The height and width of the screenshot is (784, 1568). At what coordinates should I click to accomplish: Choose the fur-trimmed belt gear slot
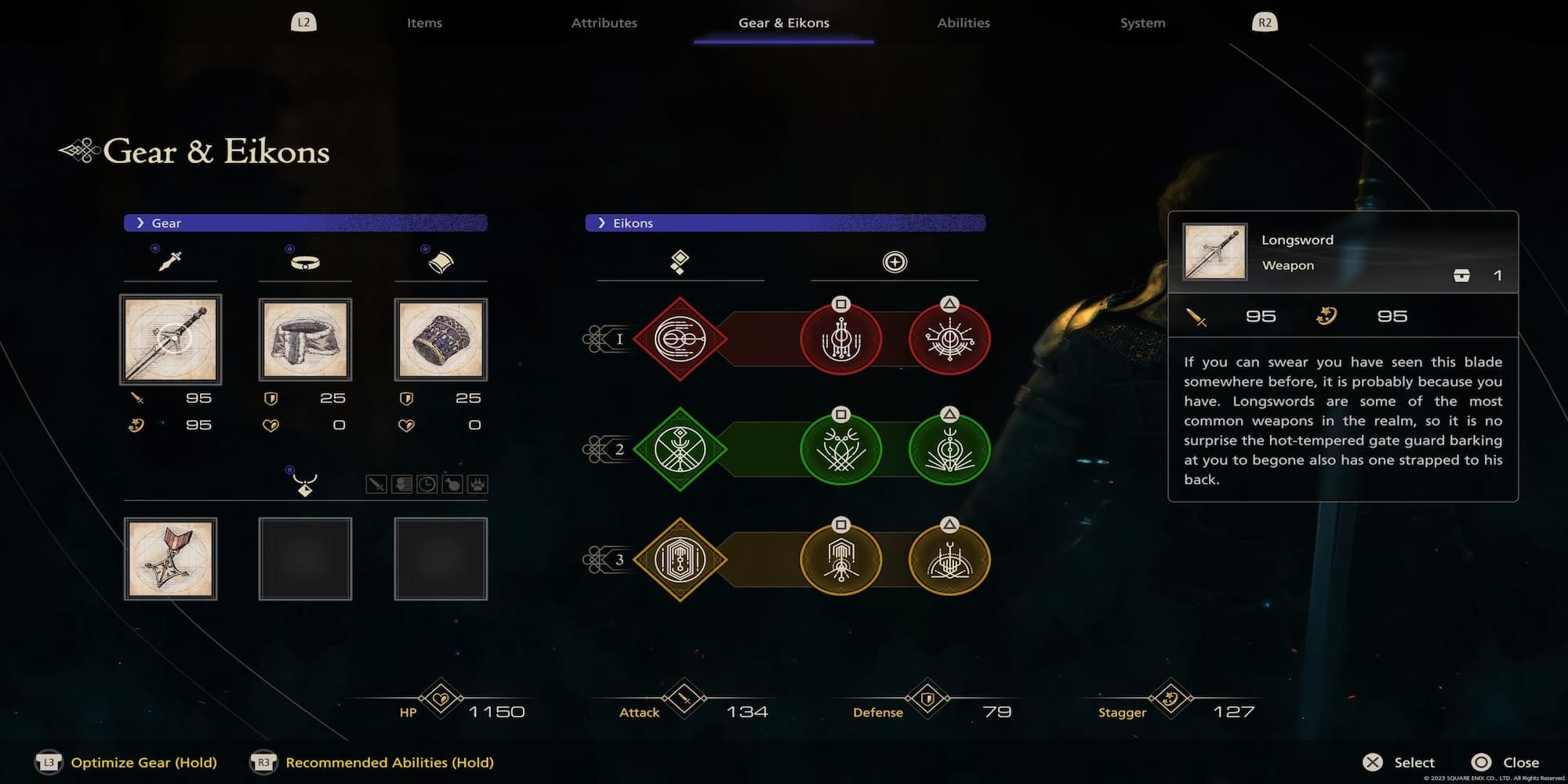(x=305, y=339)
